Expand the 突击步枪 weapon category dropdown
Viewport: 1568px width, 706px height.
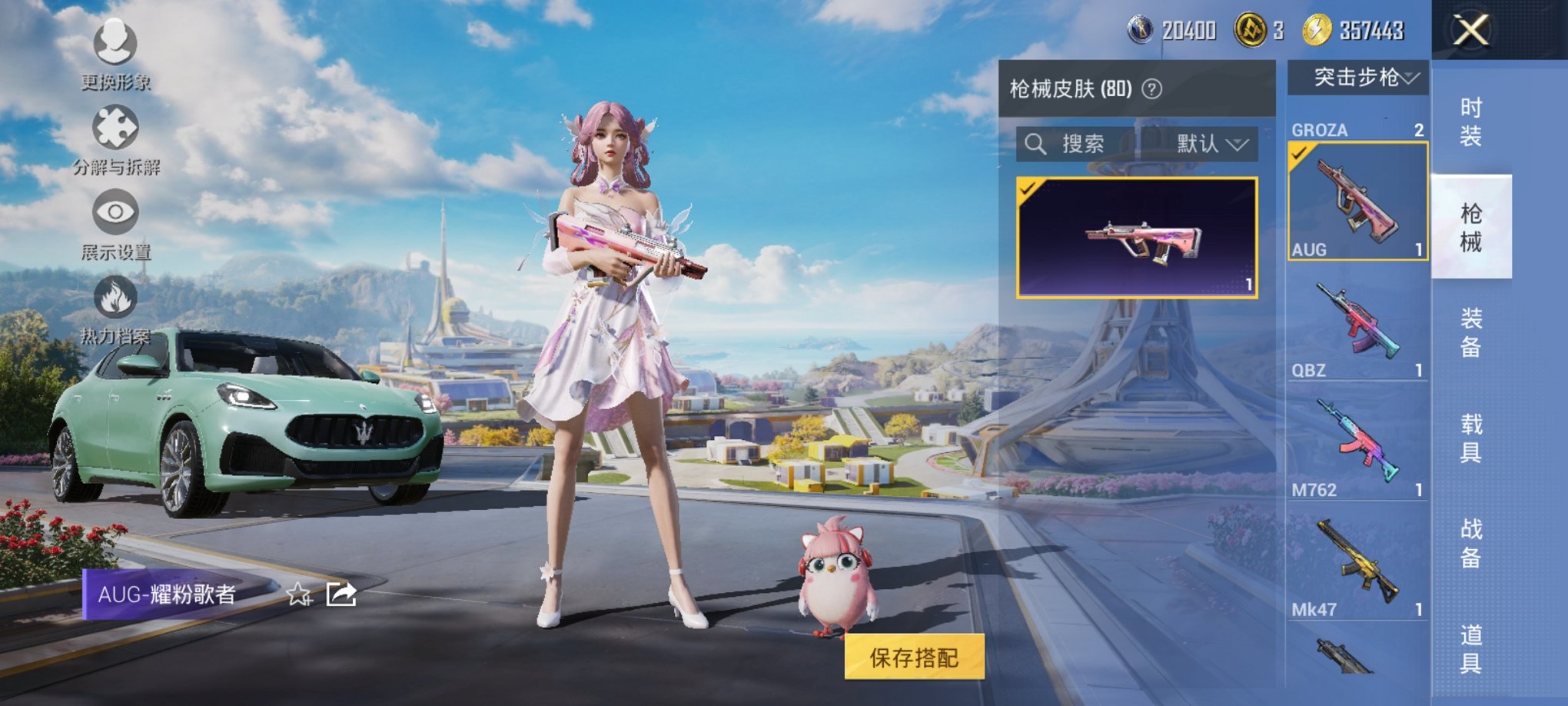[x=1359, y=77]
